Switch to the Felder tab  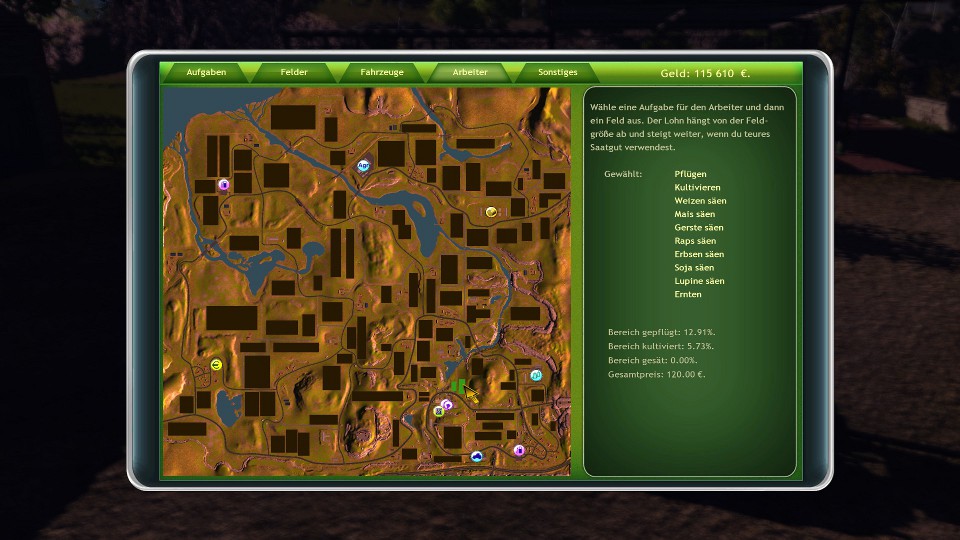pyautogui.click(x=294, y=73)
